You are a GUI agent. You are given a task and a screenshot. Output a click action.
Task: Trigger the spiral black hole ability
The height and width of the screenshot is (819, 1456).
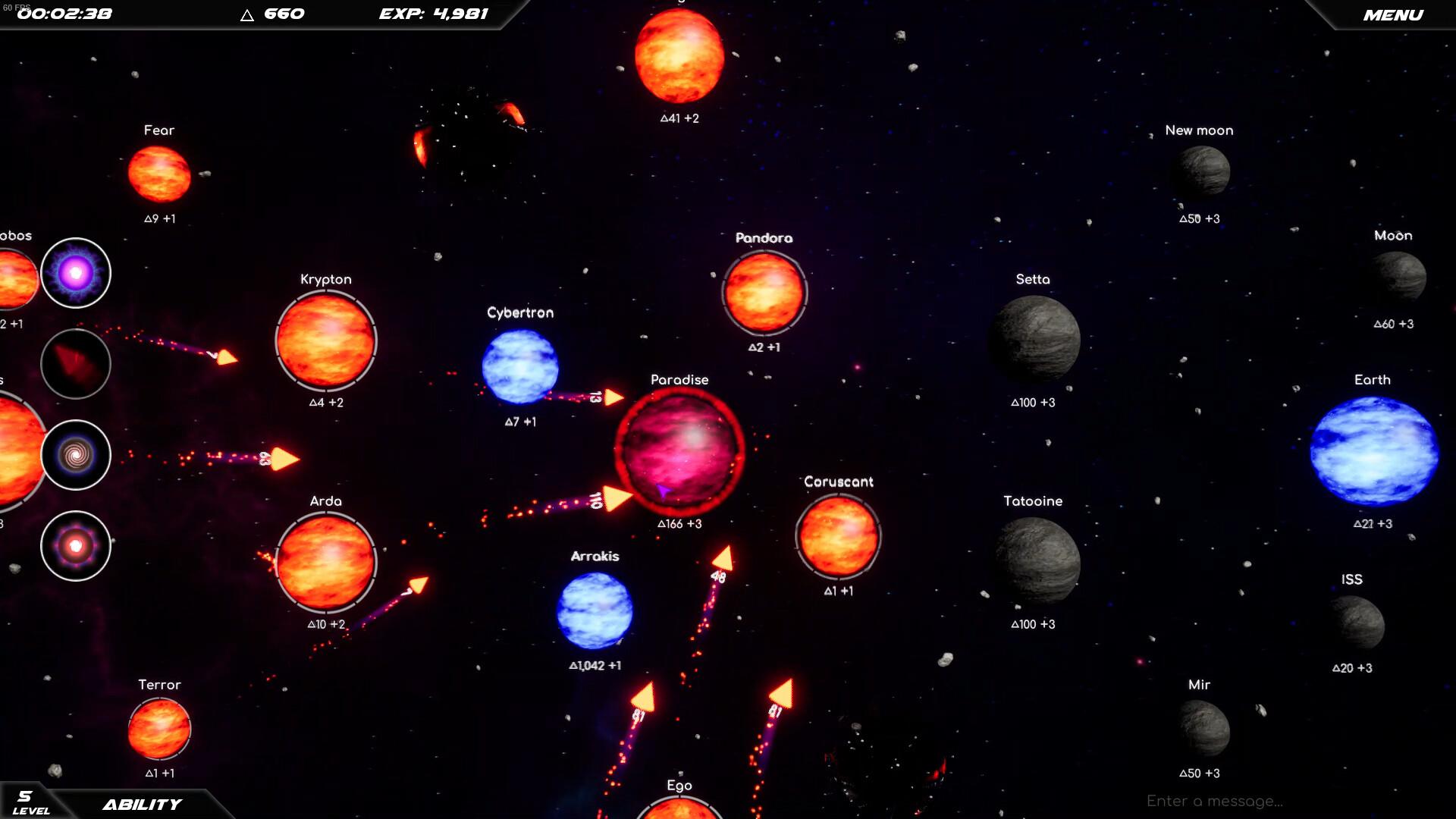point(75,455)
